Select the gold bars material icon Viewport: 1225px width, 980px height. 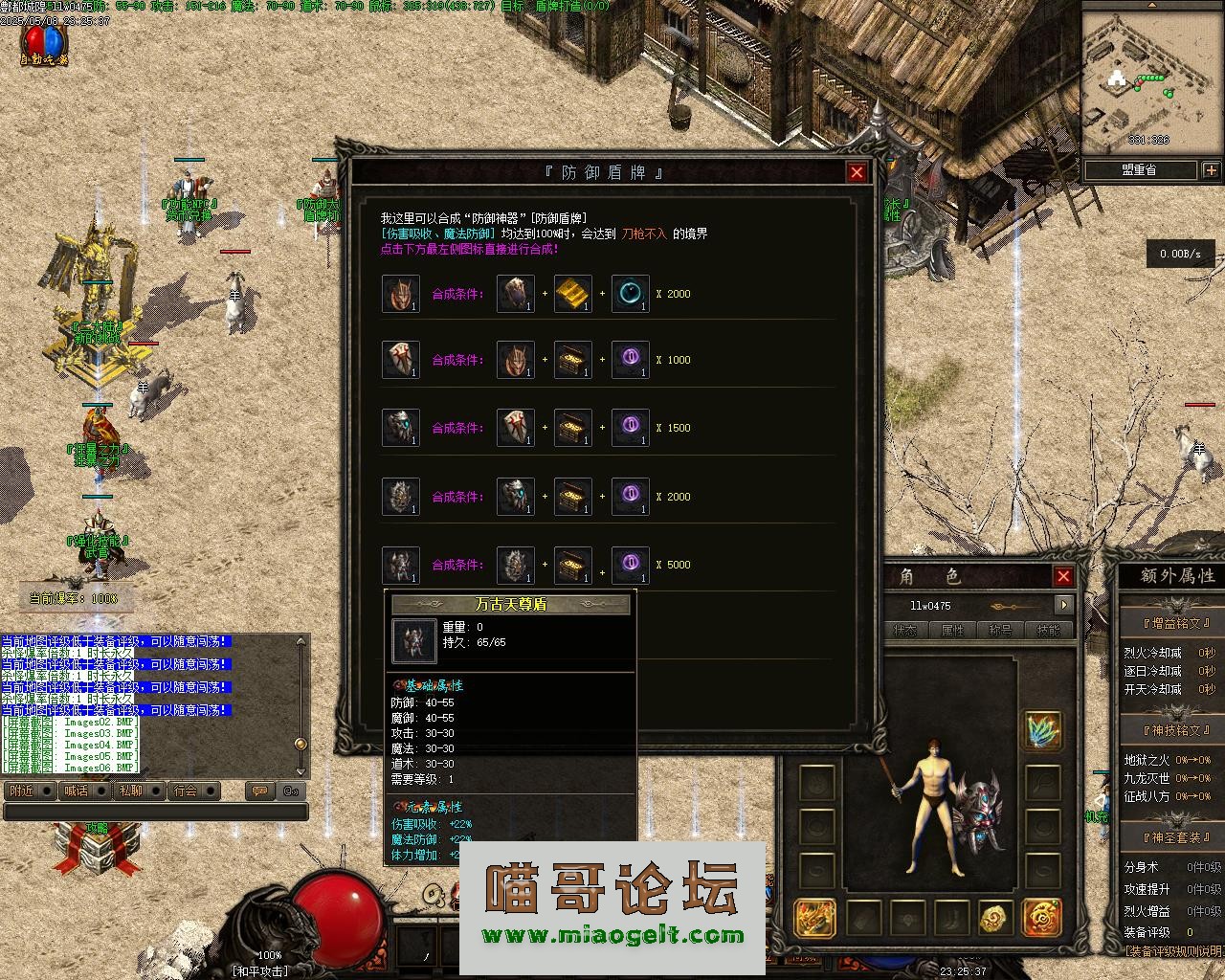[572, 294]
